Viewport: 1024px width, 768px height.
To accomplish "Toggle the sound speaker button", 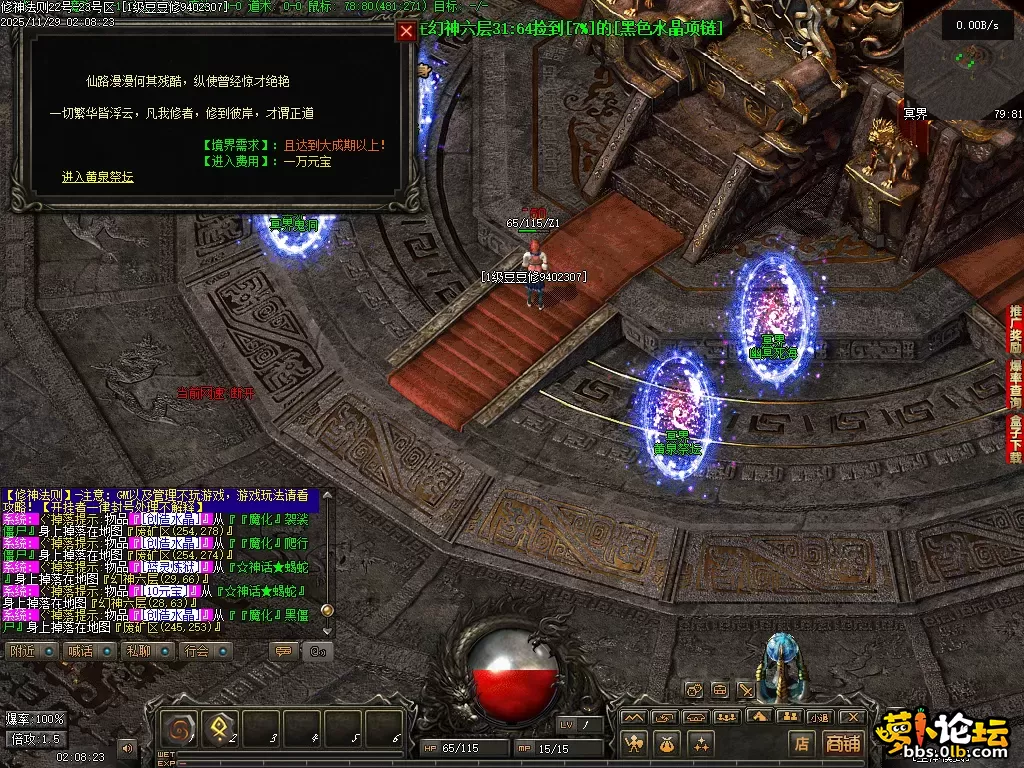I will (x=127, y=746).
